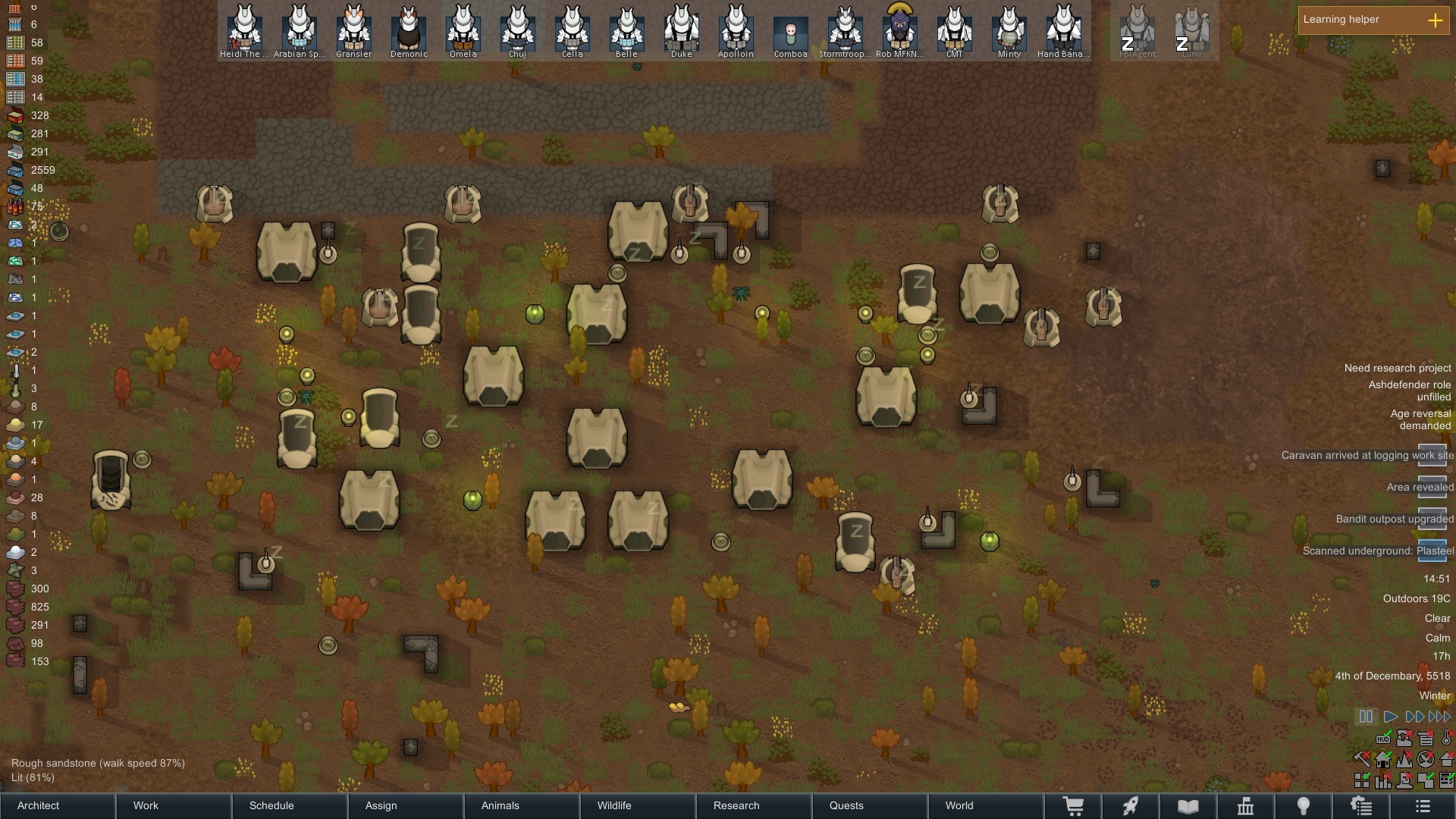
Task: Click the rightmost main menu list icon
Action: 1423,806
